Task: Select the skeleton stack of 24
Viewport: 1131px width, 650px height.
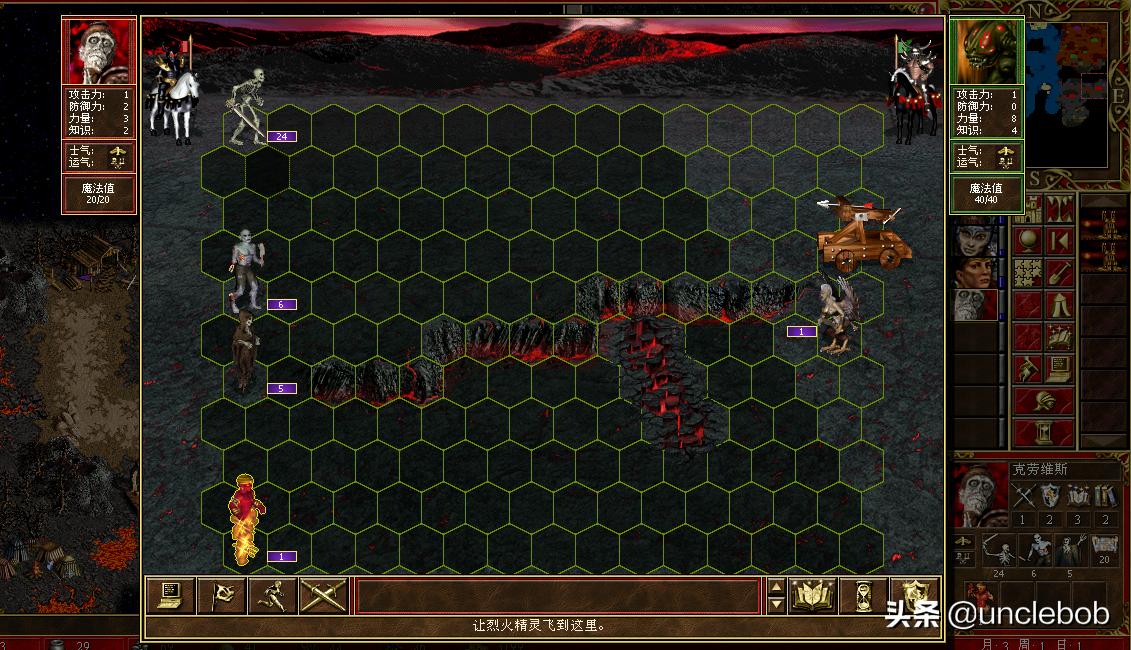Action: (x=245, y=105)
